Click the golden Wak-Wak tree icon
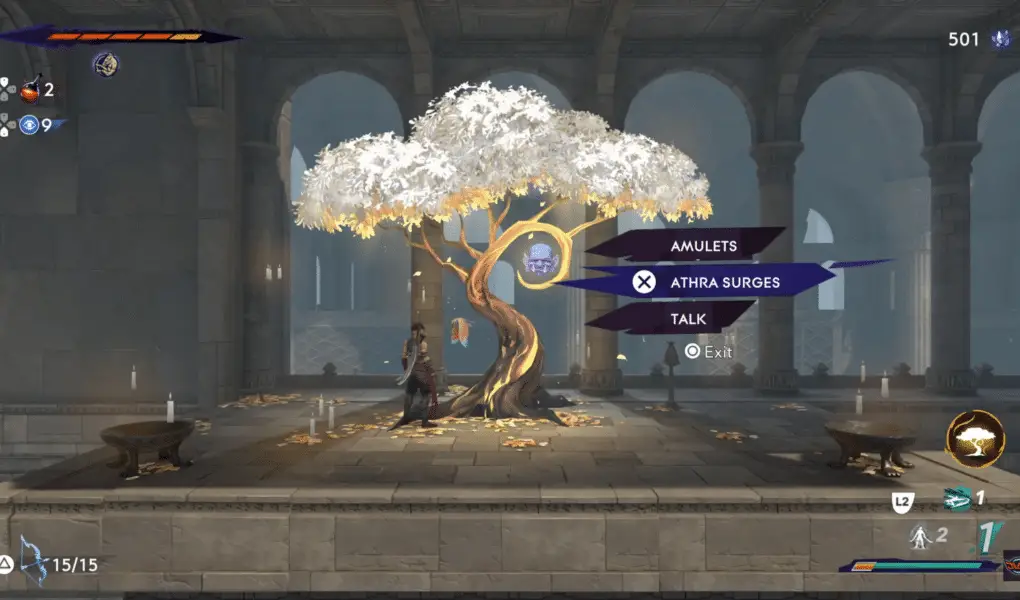Screen dimensions: 1020x600 [975, 438]
